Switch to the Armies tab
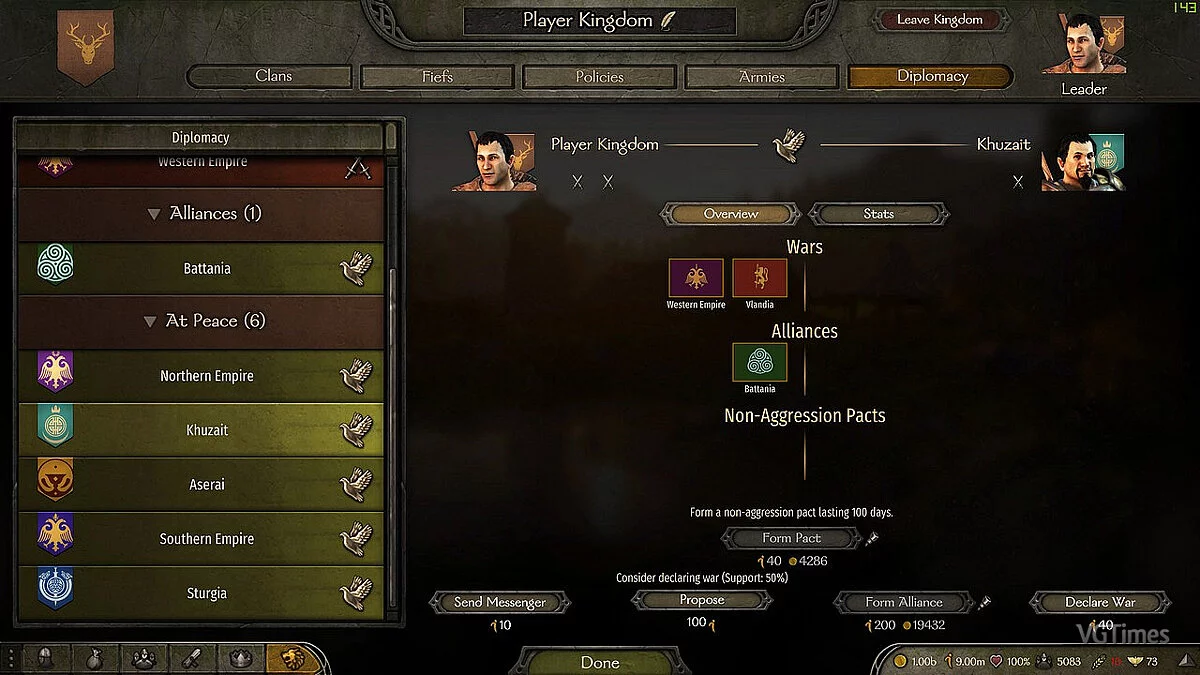The height and width of the screenshot is (675, 1200). tap(762, 77)
